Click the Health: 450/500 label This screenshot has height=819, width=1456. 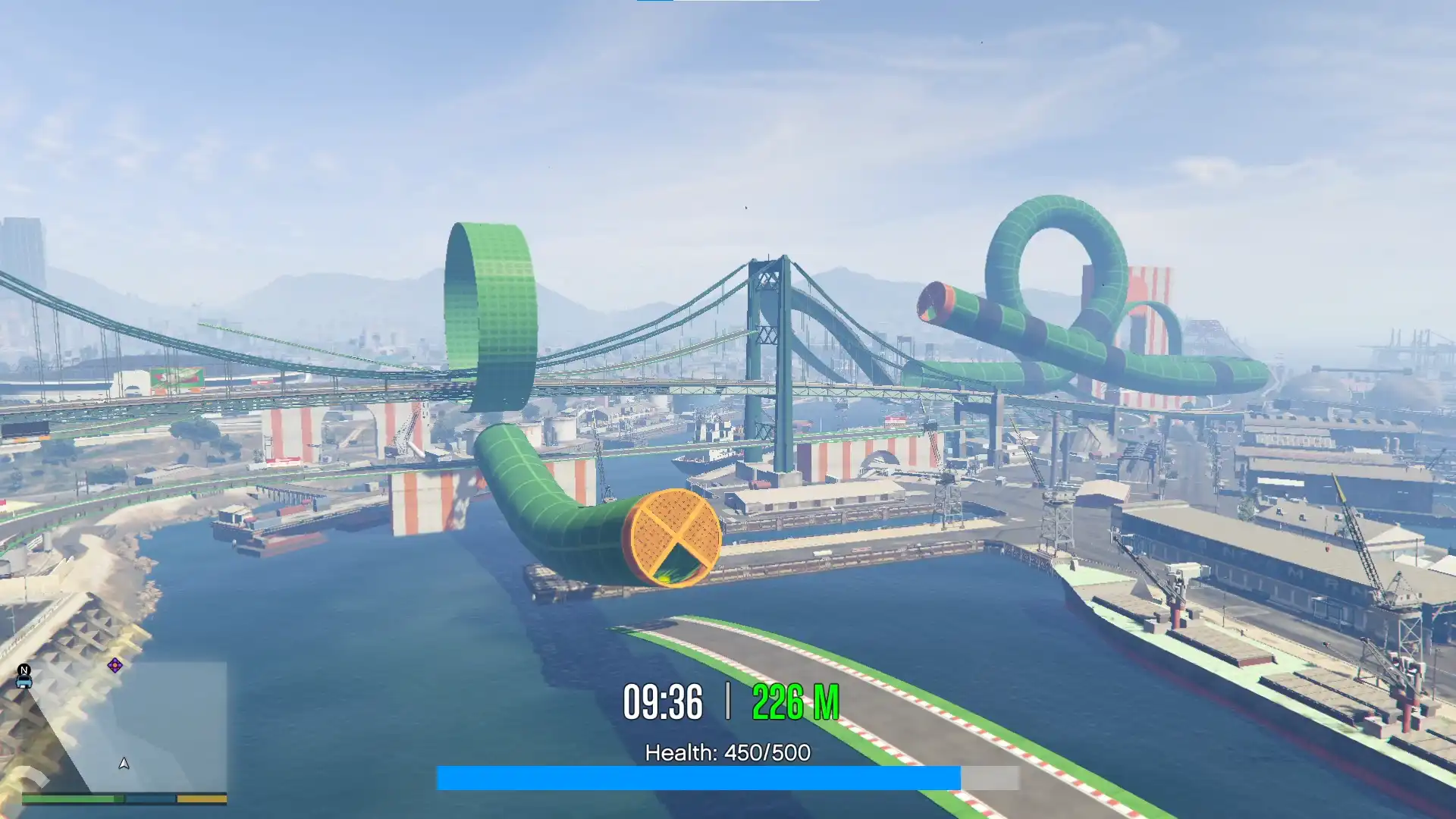(728, 753)
